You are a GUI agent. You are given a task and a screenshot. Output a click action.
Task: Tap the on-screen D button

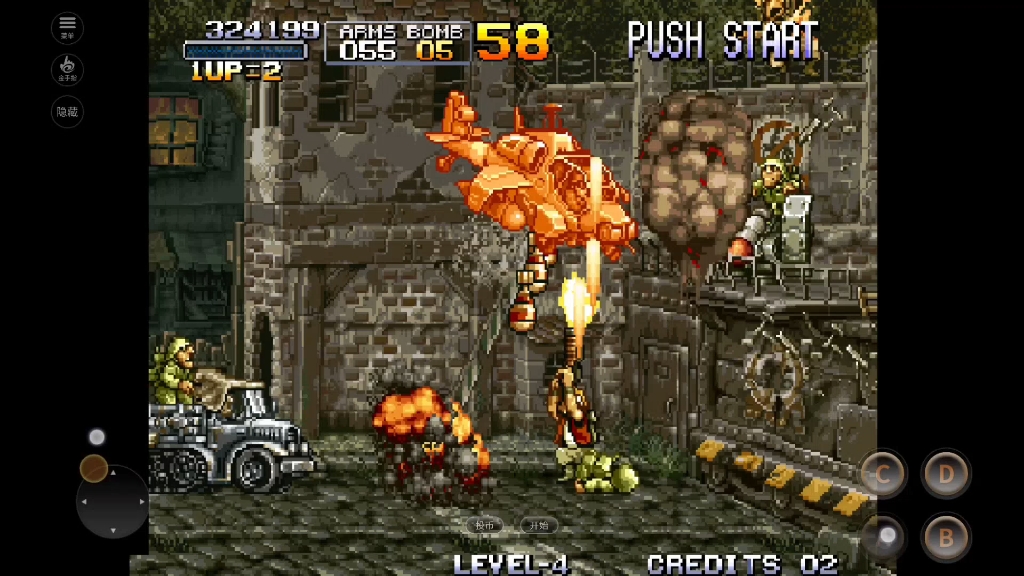[x=945, y=474]
